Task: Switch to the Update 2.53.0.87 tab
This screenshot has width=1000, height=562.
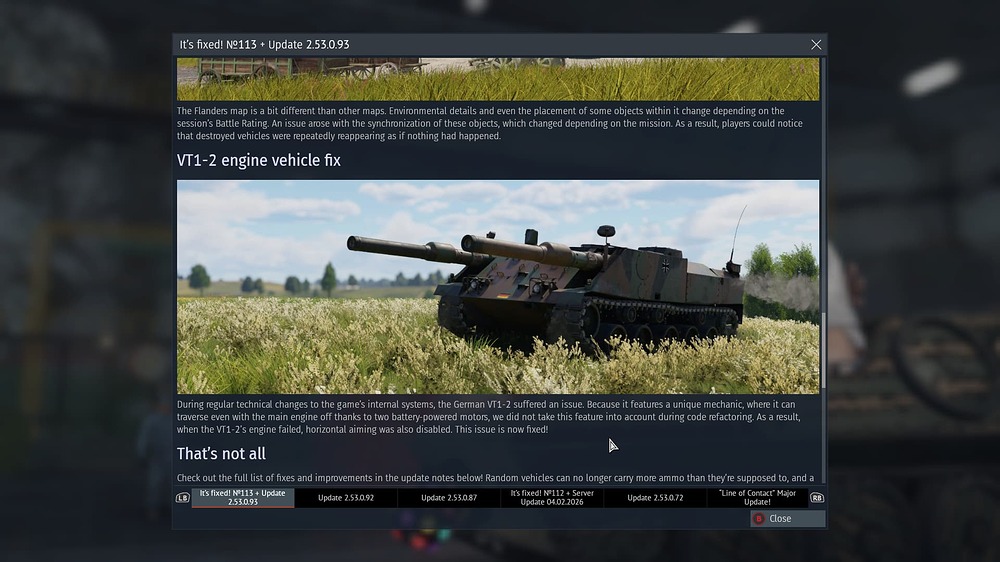Action: click(449, 497)
